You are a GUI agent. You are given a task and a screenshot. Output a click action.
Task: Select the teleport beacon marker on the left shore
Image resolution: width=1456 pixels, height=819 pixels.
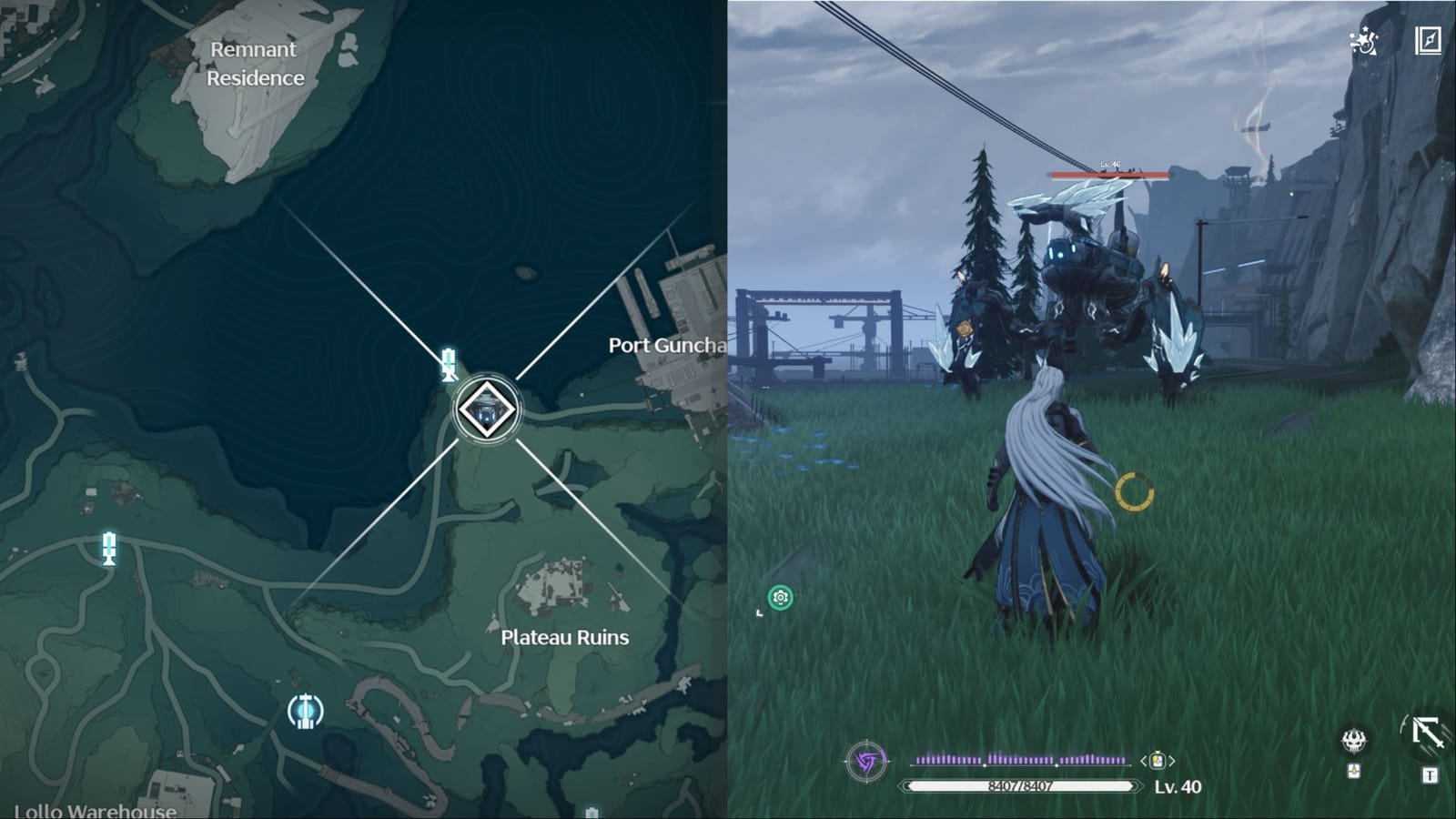108,548
